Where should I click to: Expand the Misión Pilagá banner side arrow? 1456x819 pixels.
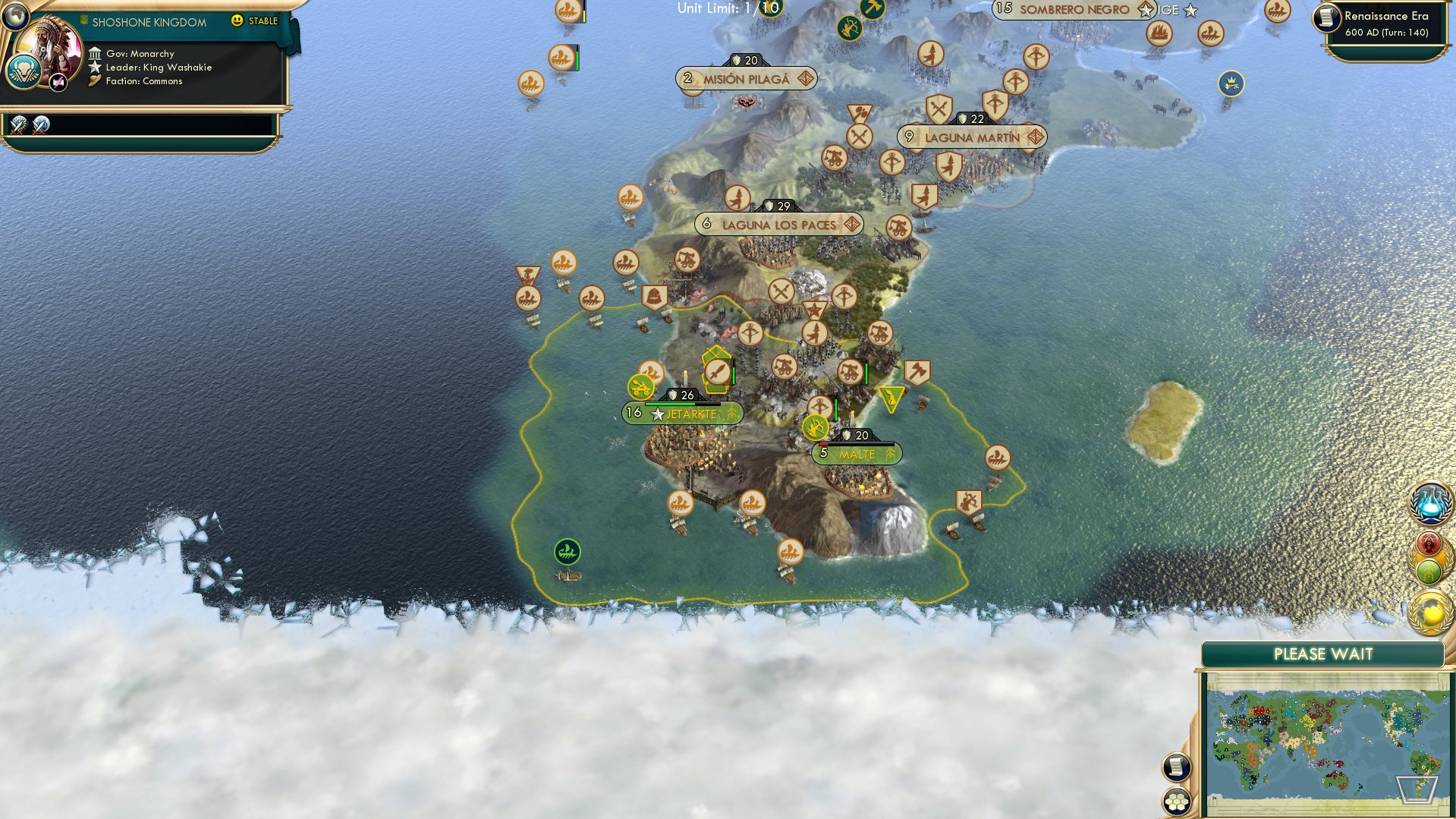pyautogui.click(x=807, y=77)
